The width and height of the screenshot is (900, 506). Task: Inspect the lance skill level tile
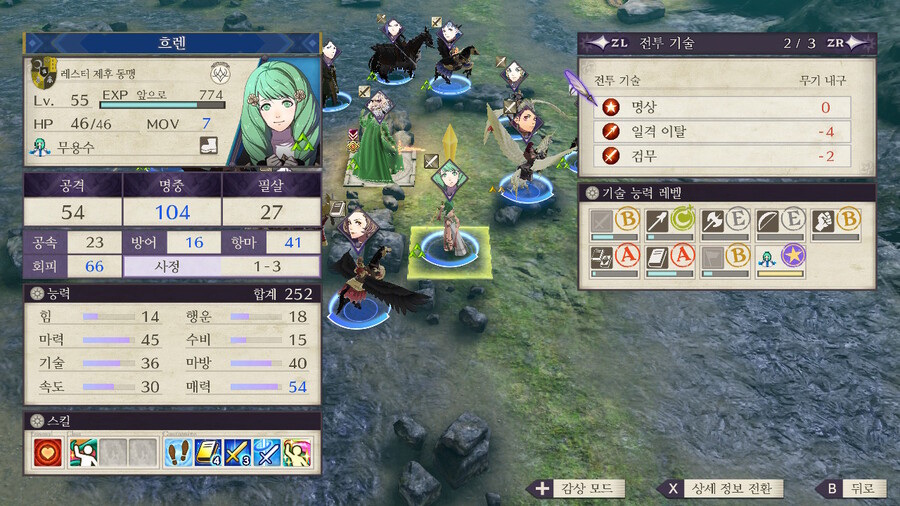pos(670,223)
